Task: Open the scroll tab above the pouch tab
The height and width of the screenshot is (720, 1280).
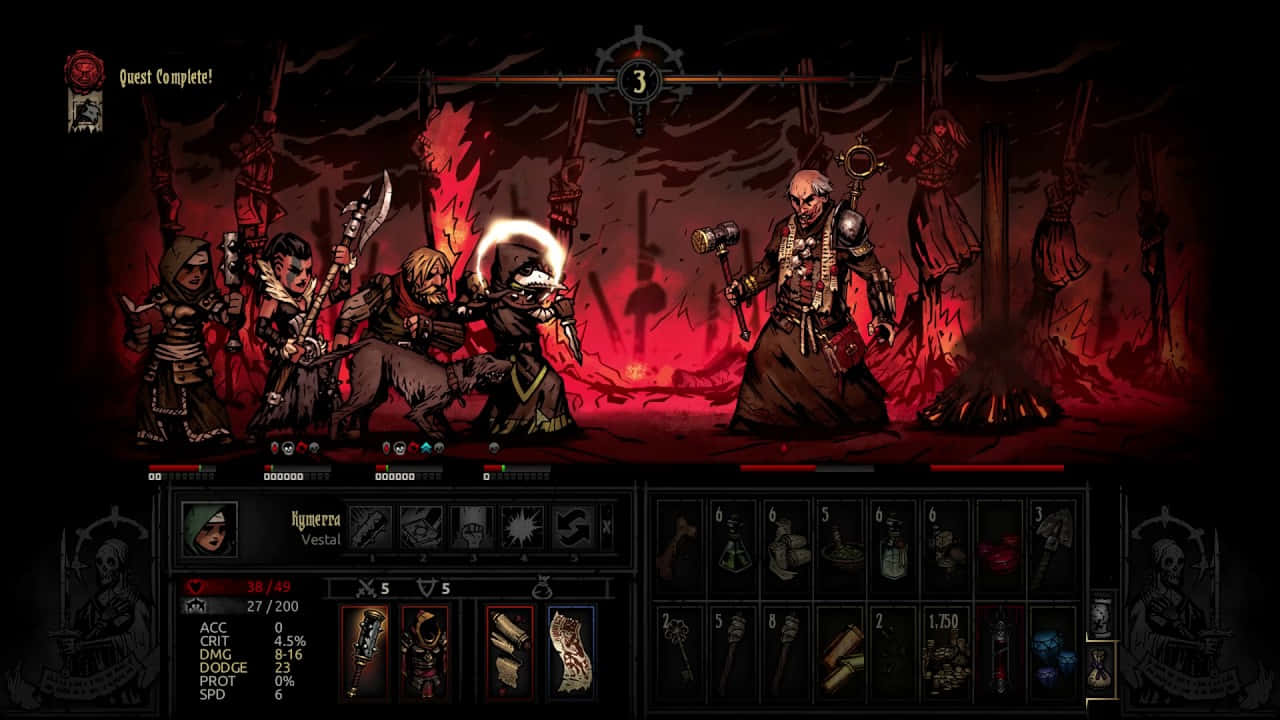Action: point(1100,613)
